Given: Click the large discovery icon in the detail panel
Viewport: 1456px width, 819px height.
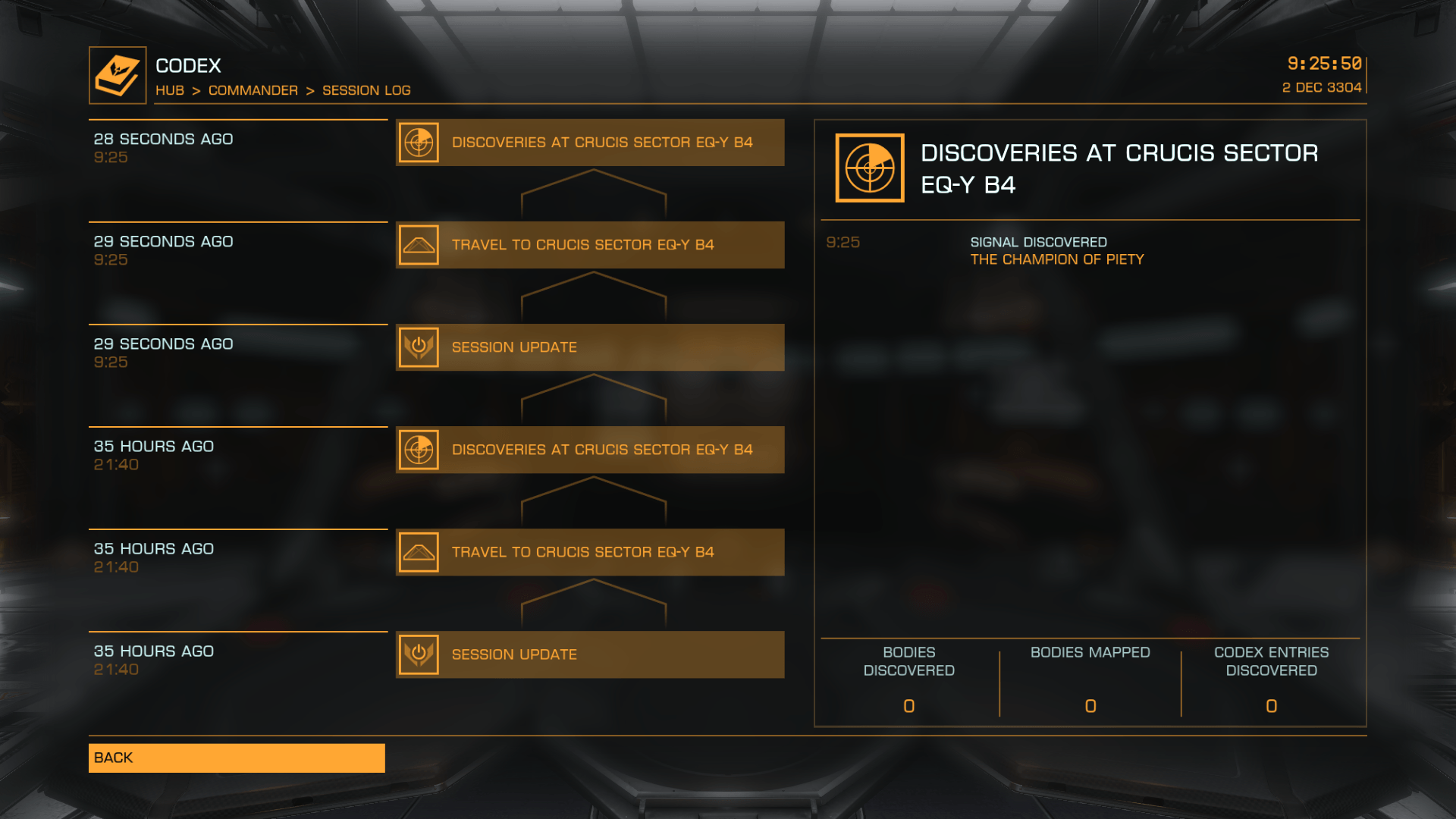Looking at the screenshot, I should tap(869, 167).
